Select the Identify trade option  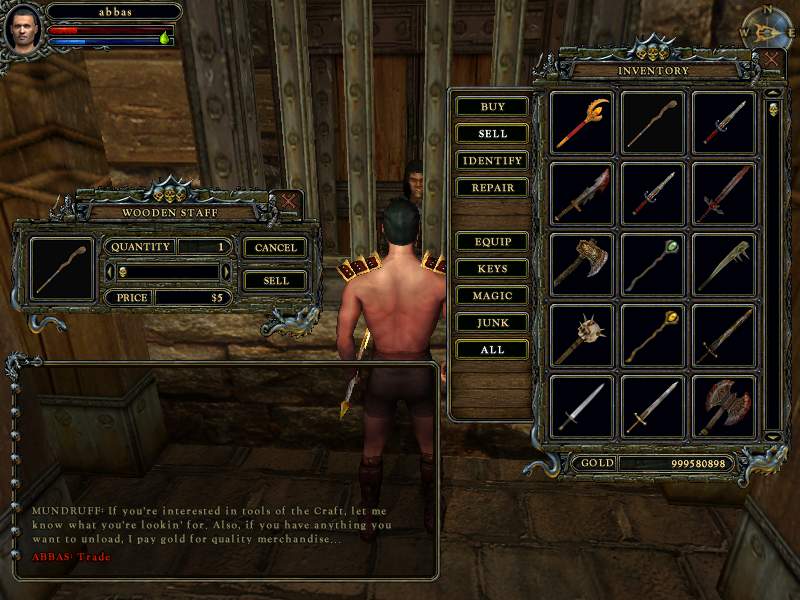tap(492, 161)
